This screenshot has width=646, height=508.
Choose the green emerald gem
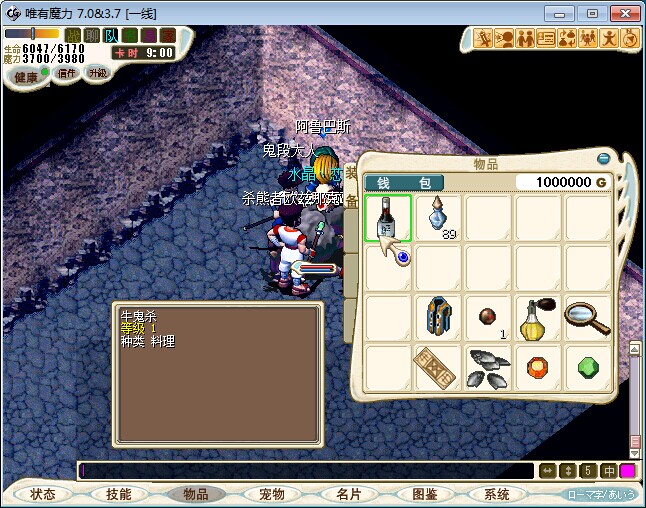coord(588,367)
